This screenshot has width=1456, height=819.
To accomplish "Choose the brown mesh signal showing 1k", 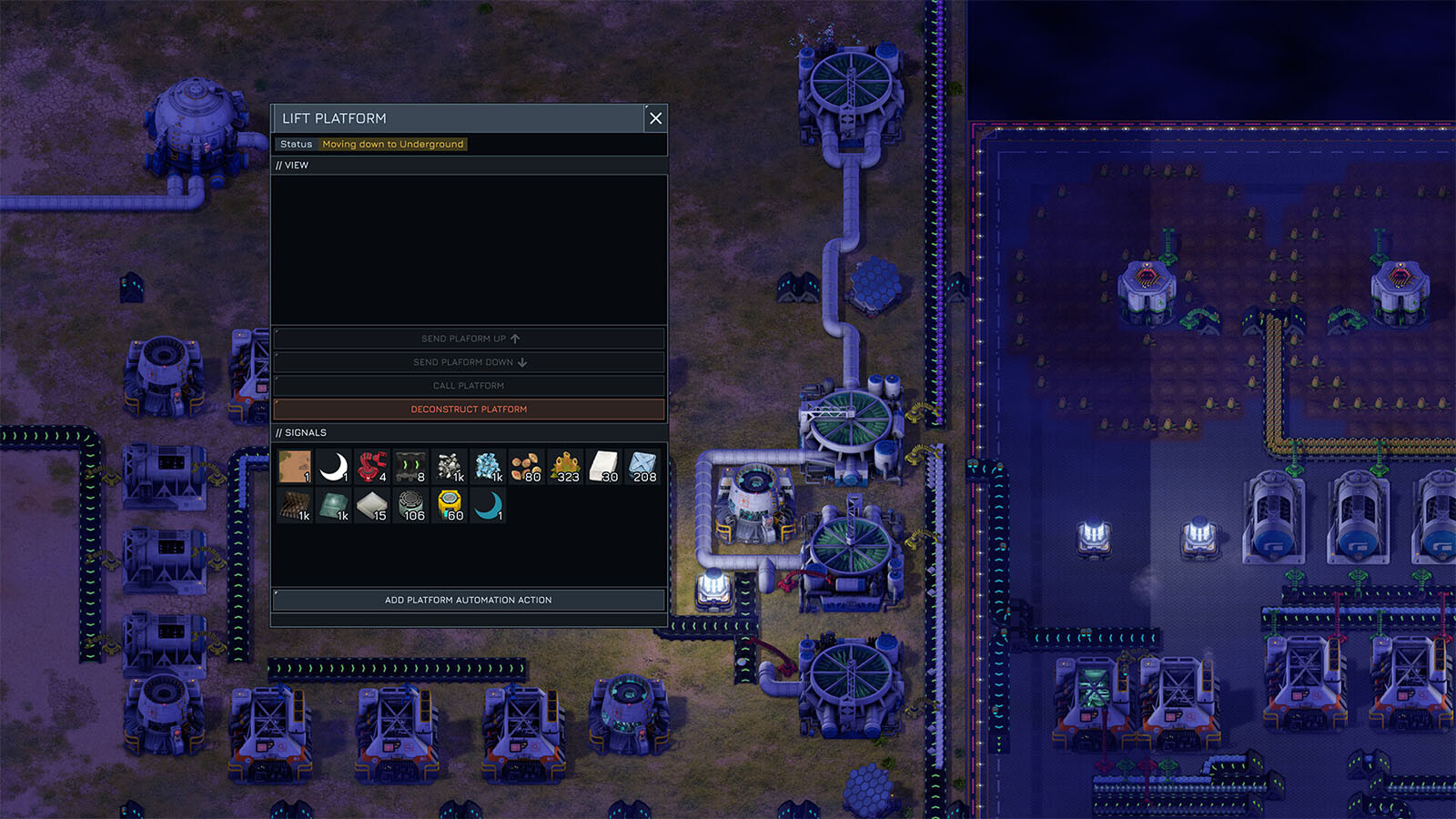I will [x=295, y=506].
